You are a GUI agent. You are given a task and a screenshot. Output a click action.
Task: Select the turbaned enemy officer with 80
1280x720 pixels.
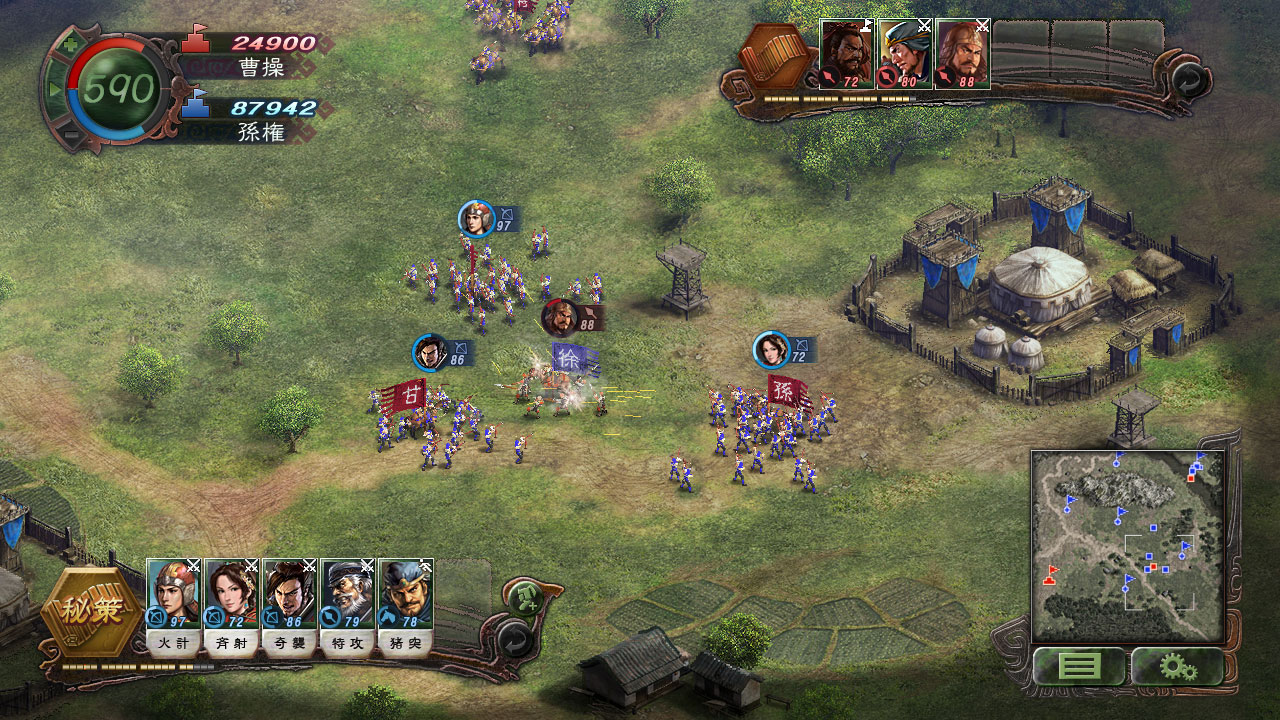905,54
